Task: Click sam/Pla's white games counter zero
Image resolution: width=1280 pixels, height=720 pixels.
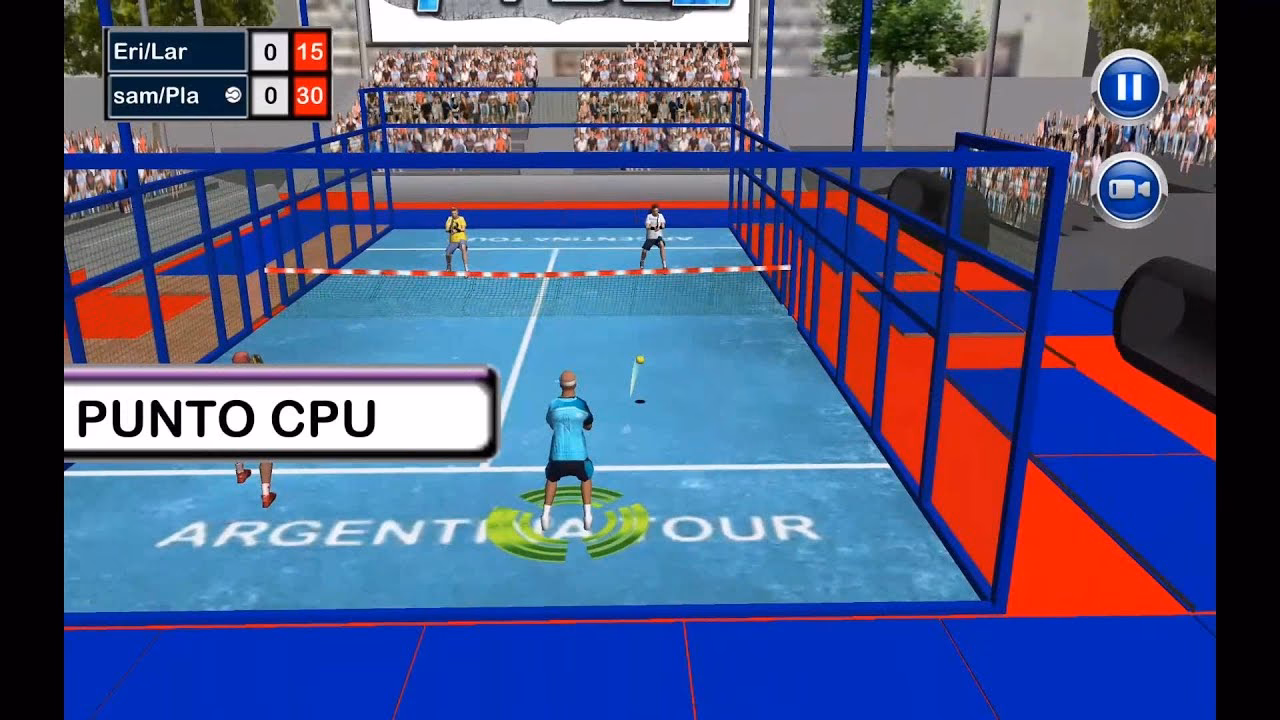Action: 271,94
